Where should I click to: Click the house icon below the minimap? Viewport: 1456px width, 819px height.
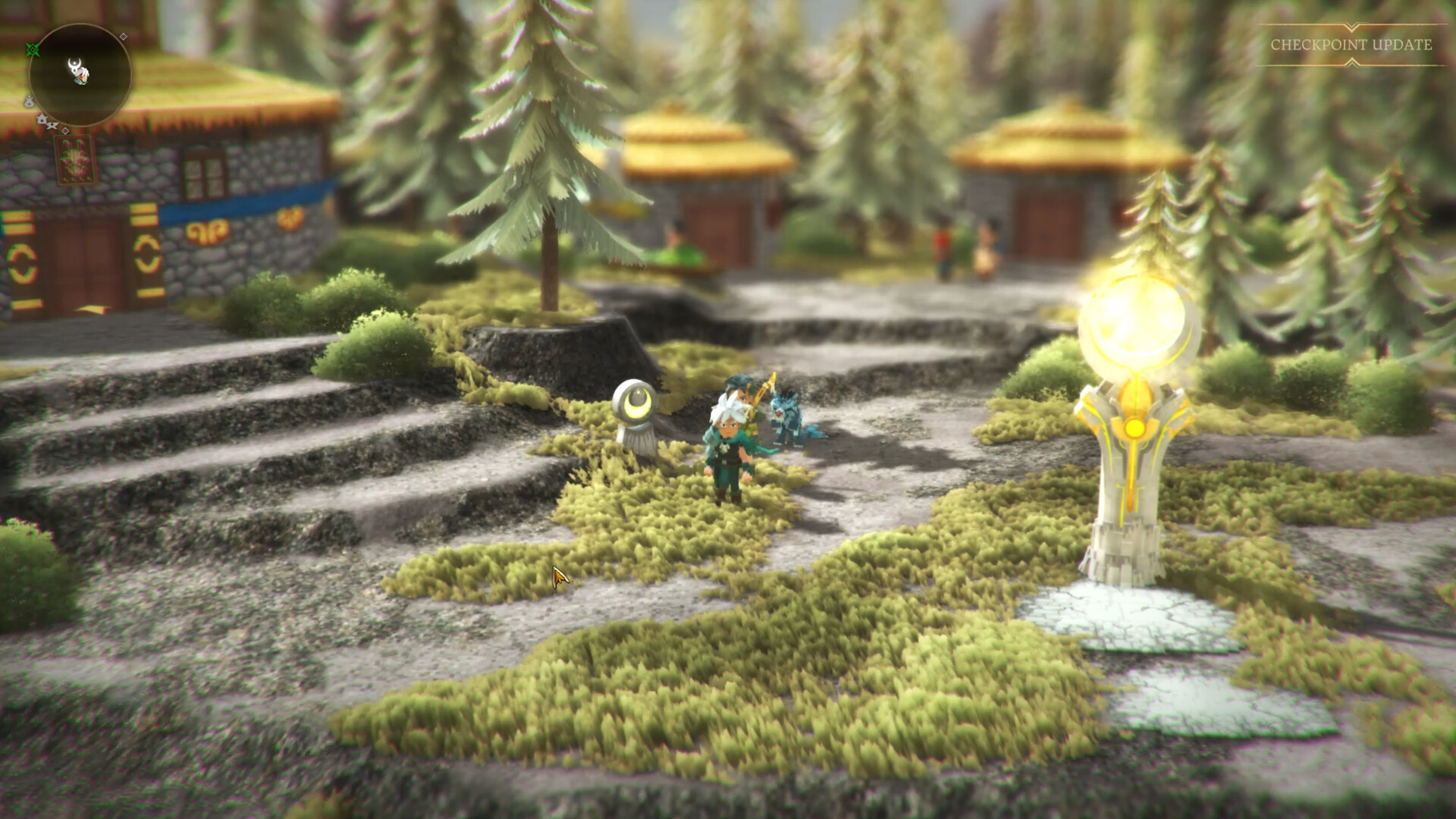tap(42, 120)
